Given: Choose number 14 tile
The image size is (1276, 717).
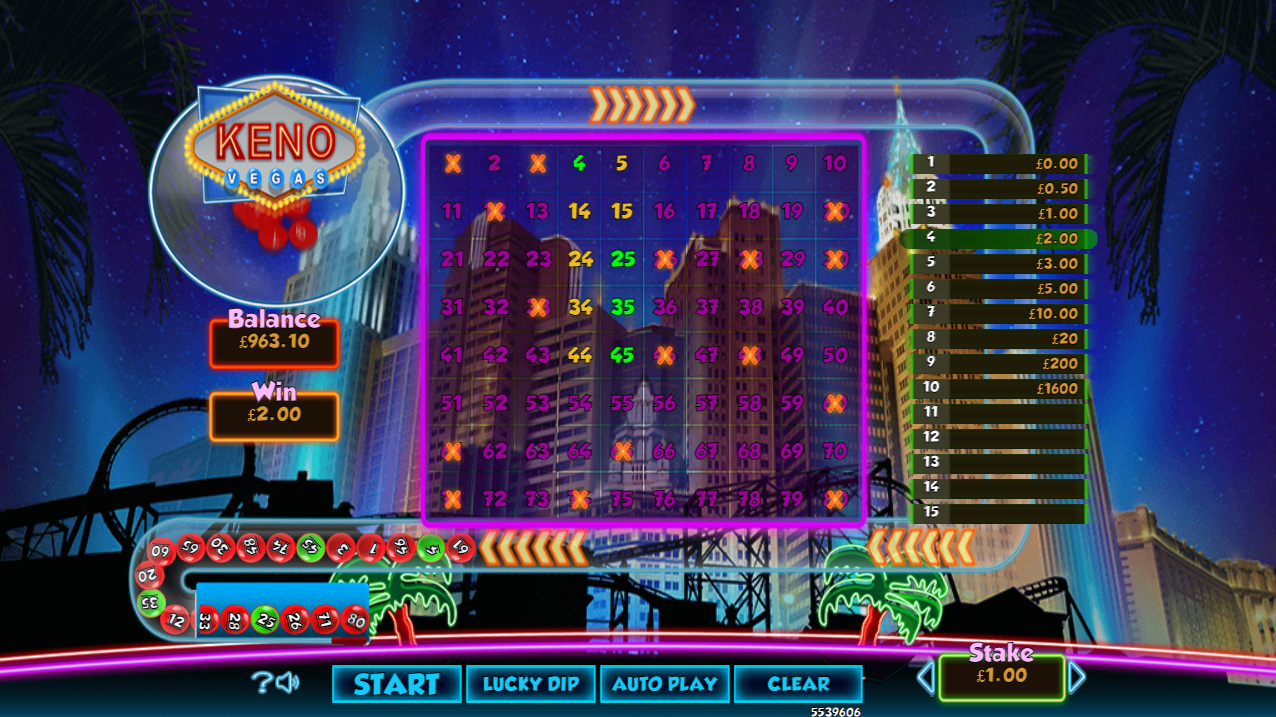Looking at the screenshot, I should [580, 211].
